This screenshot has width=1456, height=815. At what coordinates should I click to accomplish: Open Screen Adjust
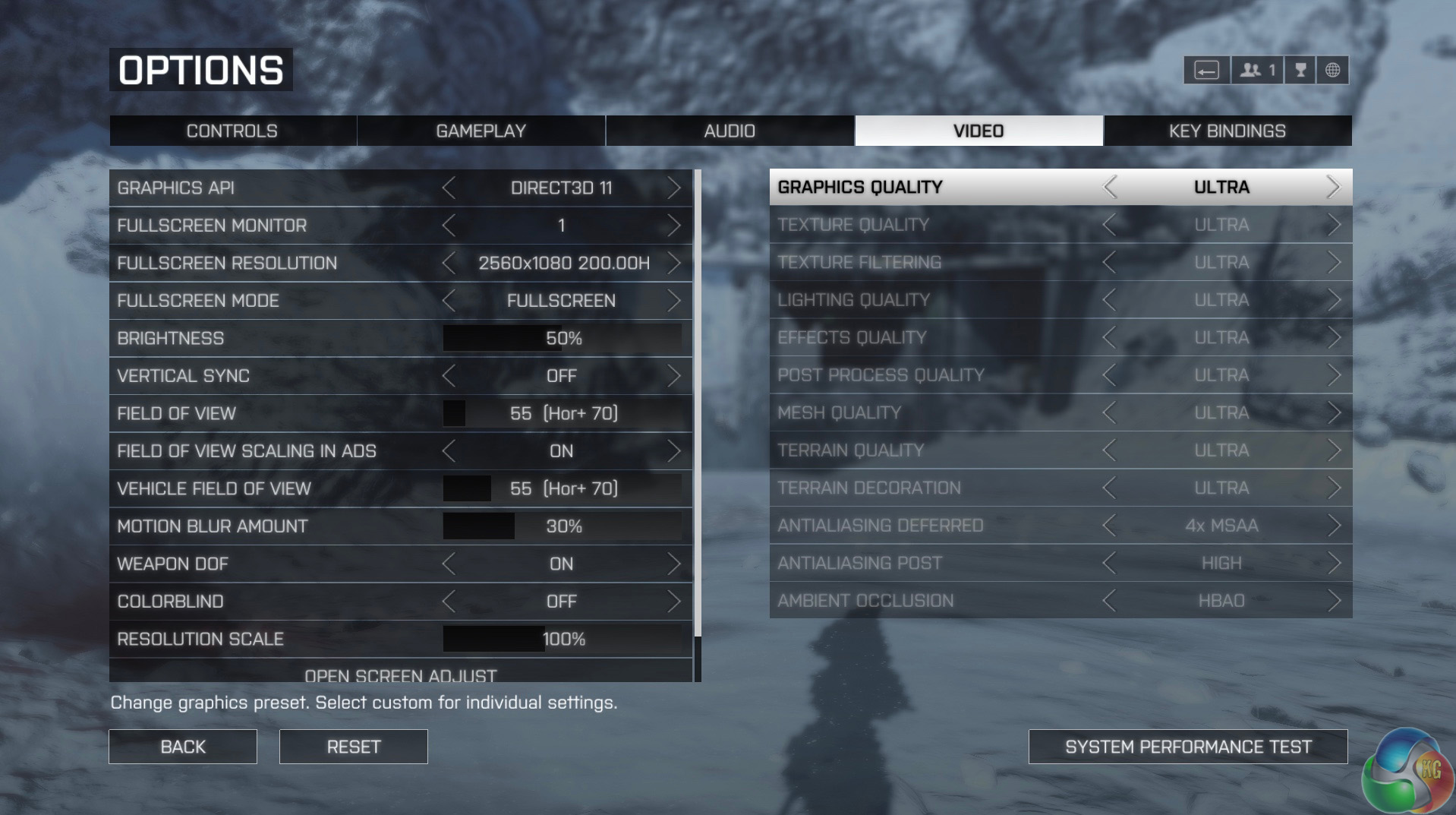(401, 674)
